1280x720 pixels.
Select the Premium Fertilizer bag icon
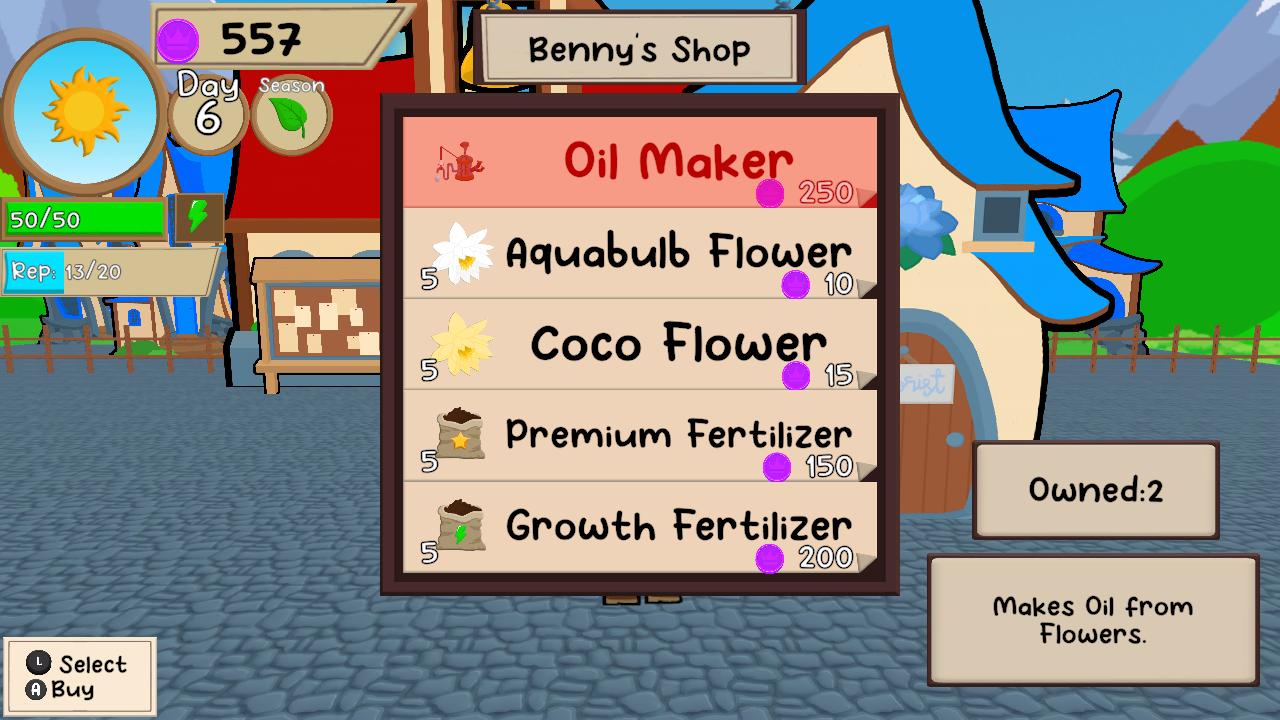pos(462,434)
